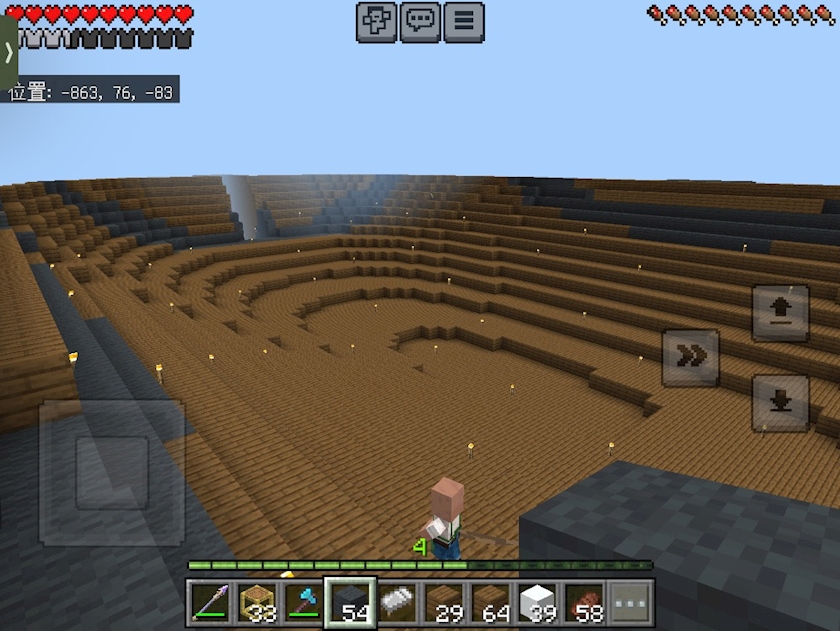Open inventory with the three-dot button
Viewport: 840px width, 631px height.
[x=631, y=603]
